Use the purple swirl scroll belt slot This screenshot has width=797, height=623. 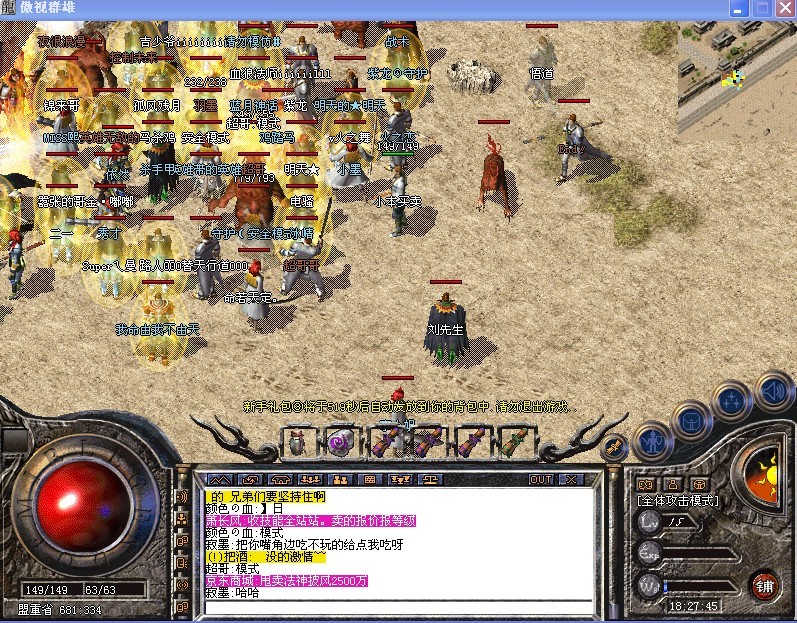tap(341, 440)
